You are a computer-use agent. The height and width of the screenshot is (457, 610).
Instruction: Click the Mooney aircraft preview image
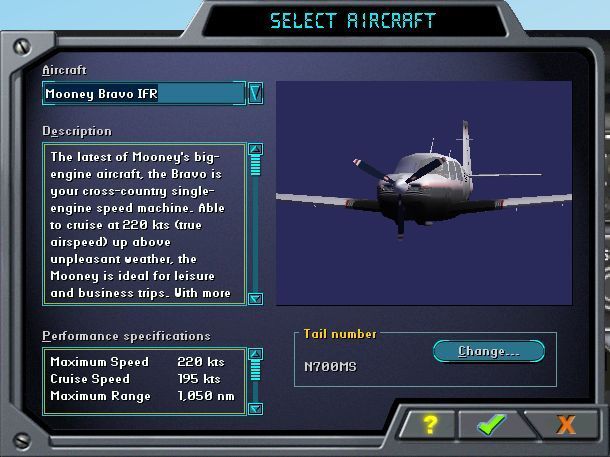tap(423, 192)
